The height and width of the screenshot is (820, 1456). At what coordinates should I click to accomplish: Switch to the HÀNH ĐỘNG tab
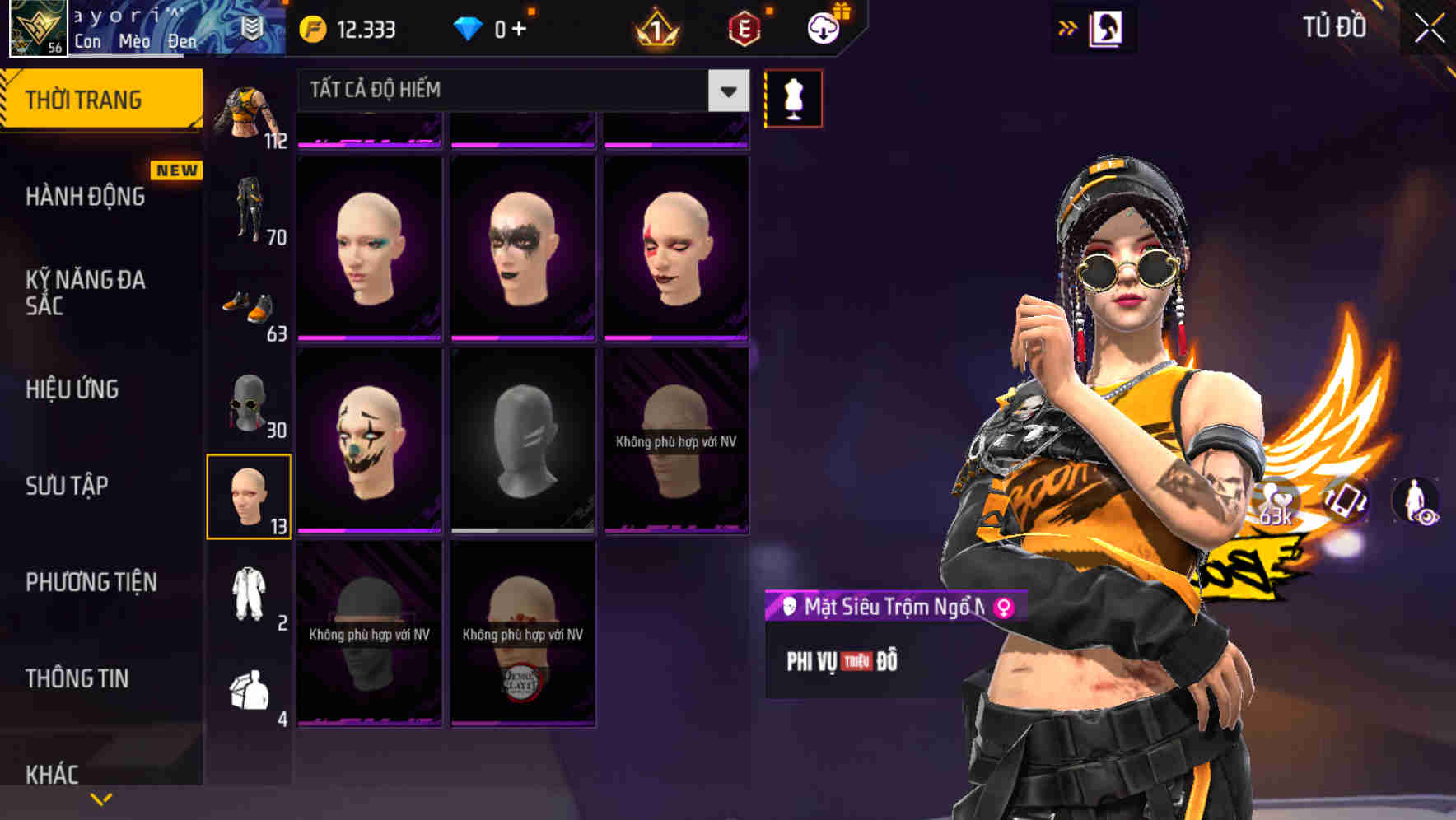pyautogui.click(x=86, y=196)
